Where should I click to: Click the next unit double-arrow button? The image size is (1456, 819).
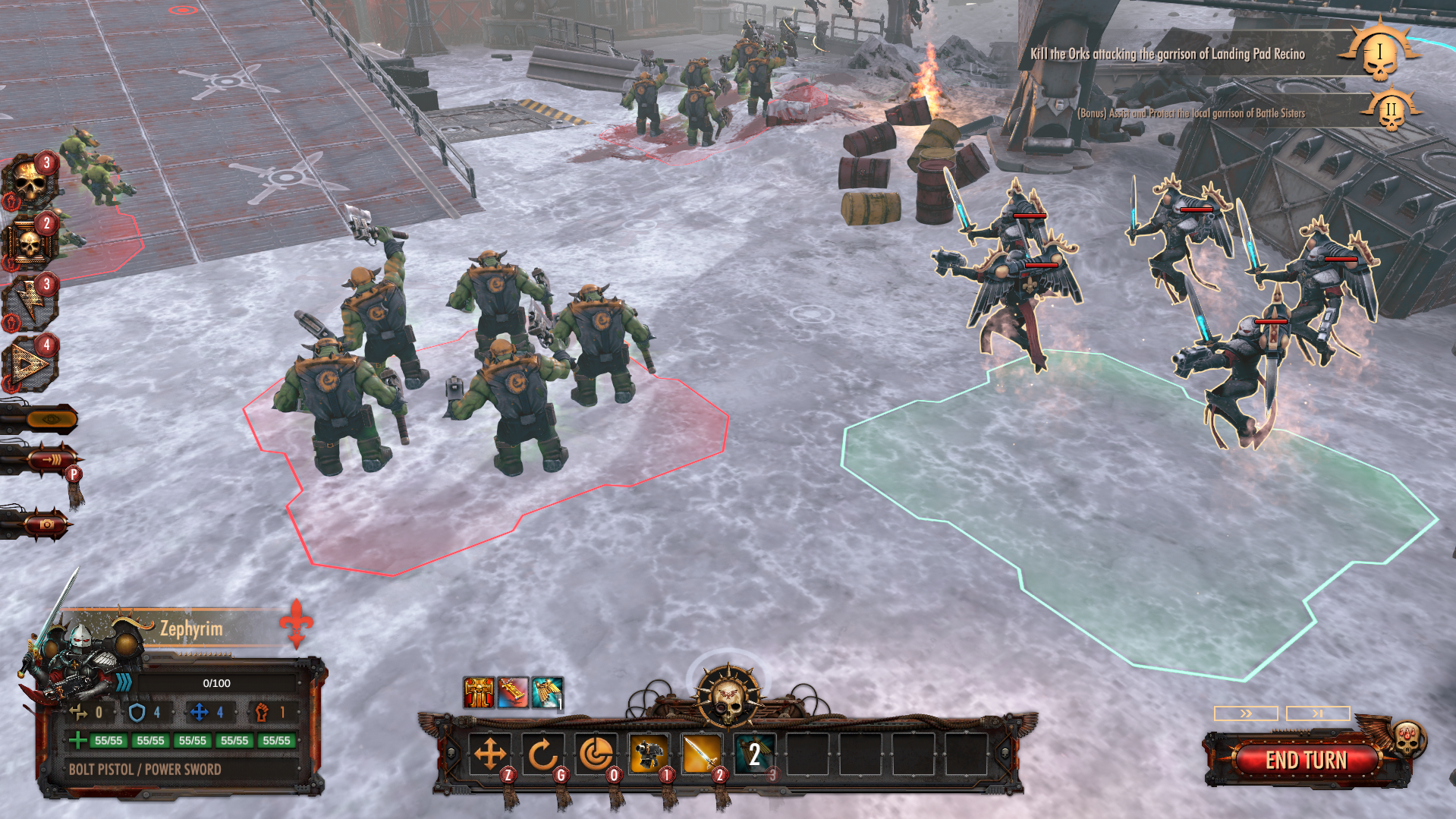coord(1246,713)
